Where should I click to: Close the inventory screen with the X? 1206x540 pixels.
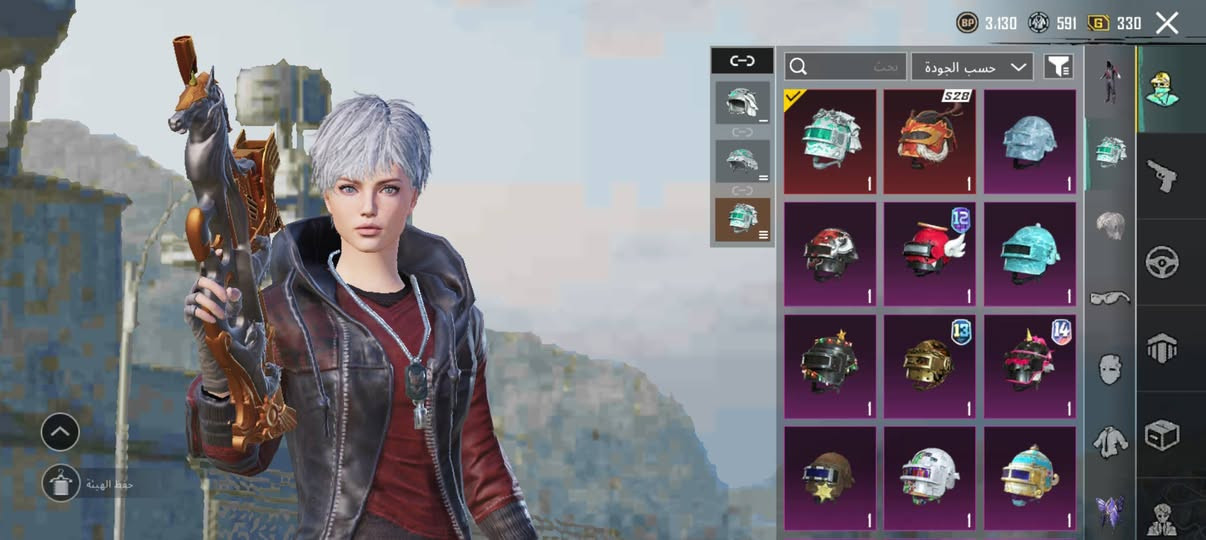tap(1167, 23)
